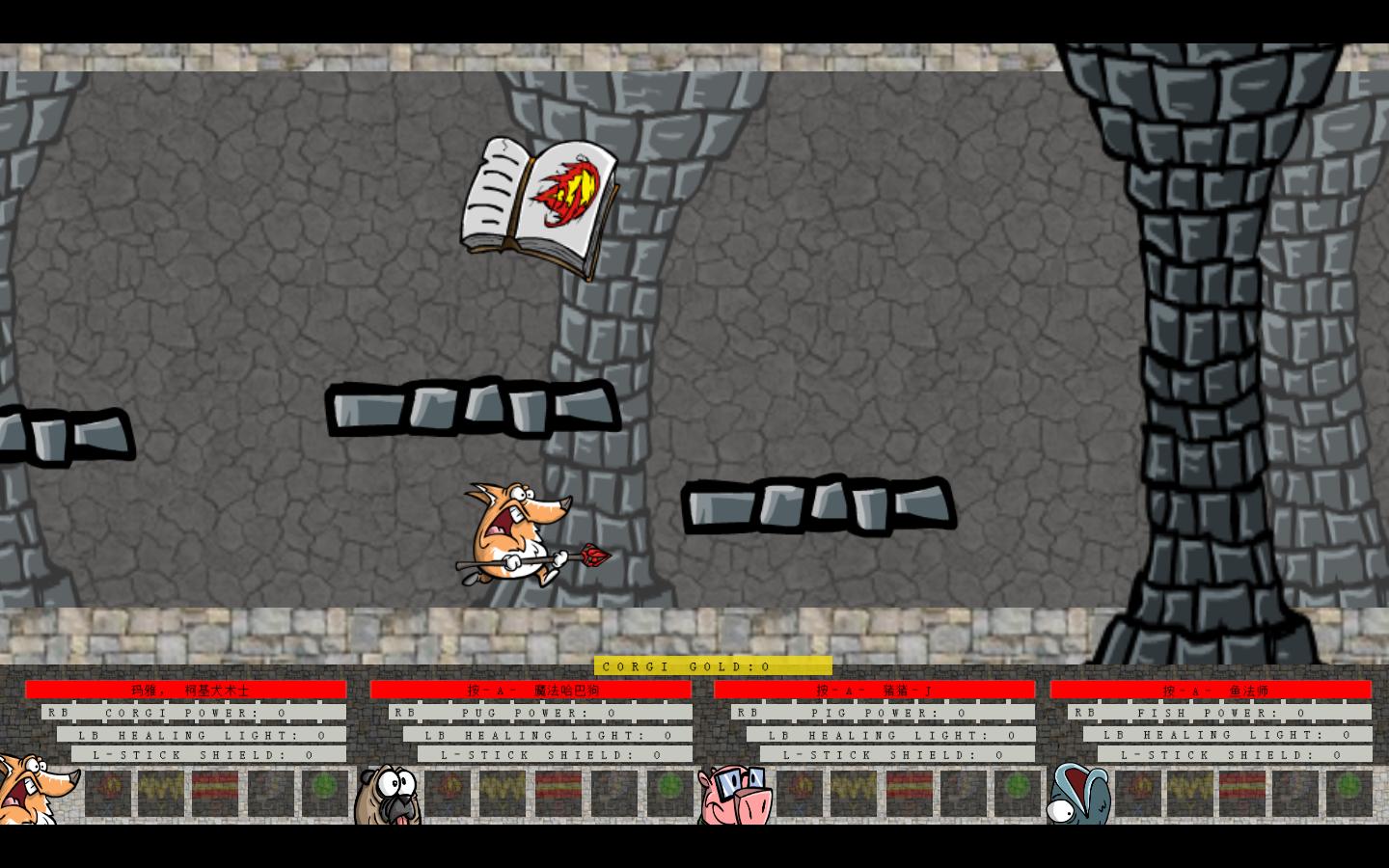Choose the corgi's red and yellow striped icon
Viewport: 1389px width, 868px height.
pyautogui.click(x=215, y=793)
